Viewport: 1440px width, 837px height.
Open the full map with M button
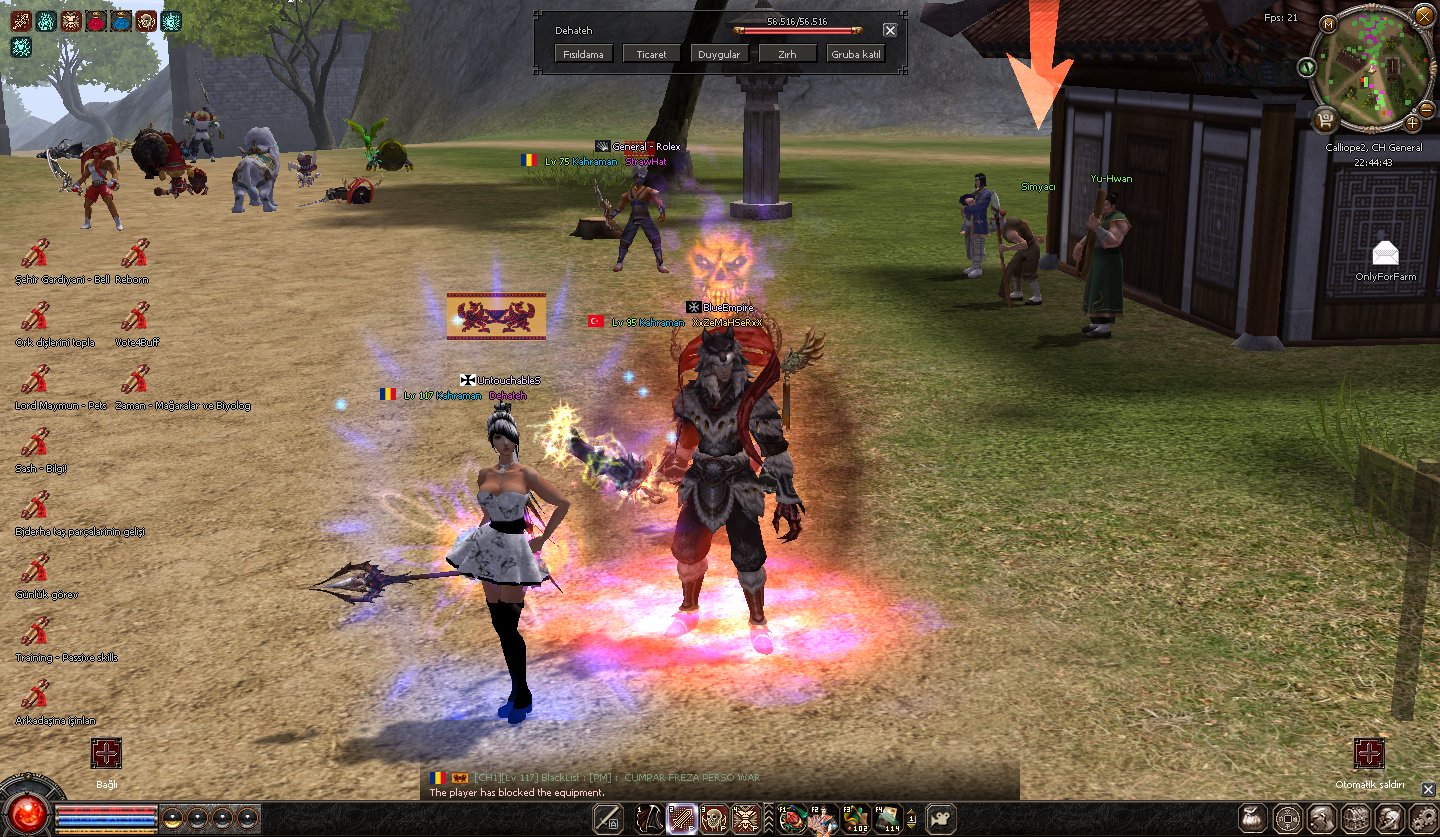[x=1329, y=24]
